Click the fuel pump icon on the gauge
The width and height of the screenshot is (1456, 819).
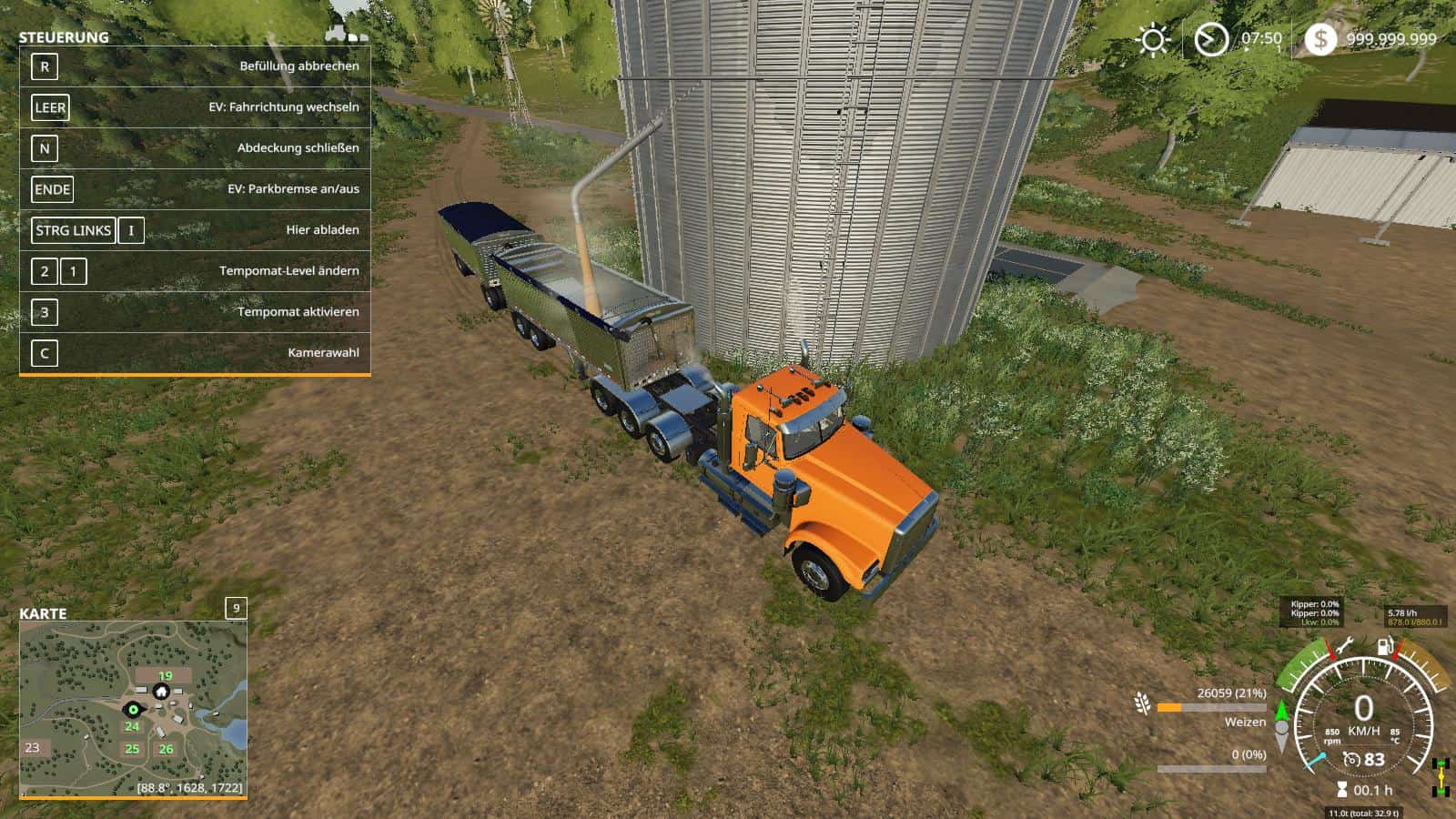point(1384,648)
